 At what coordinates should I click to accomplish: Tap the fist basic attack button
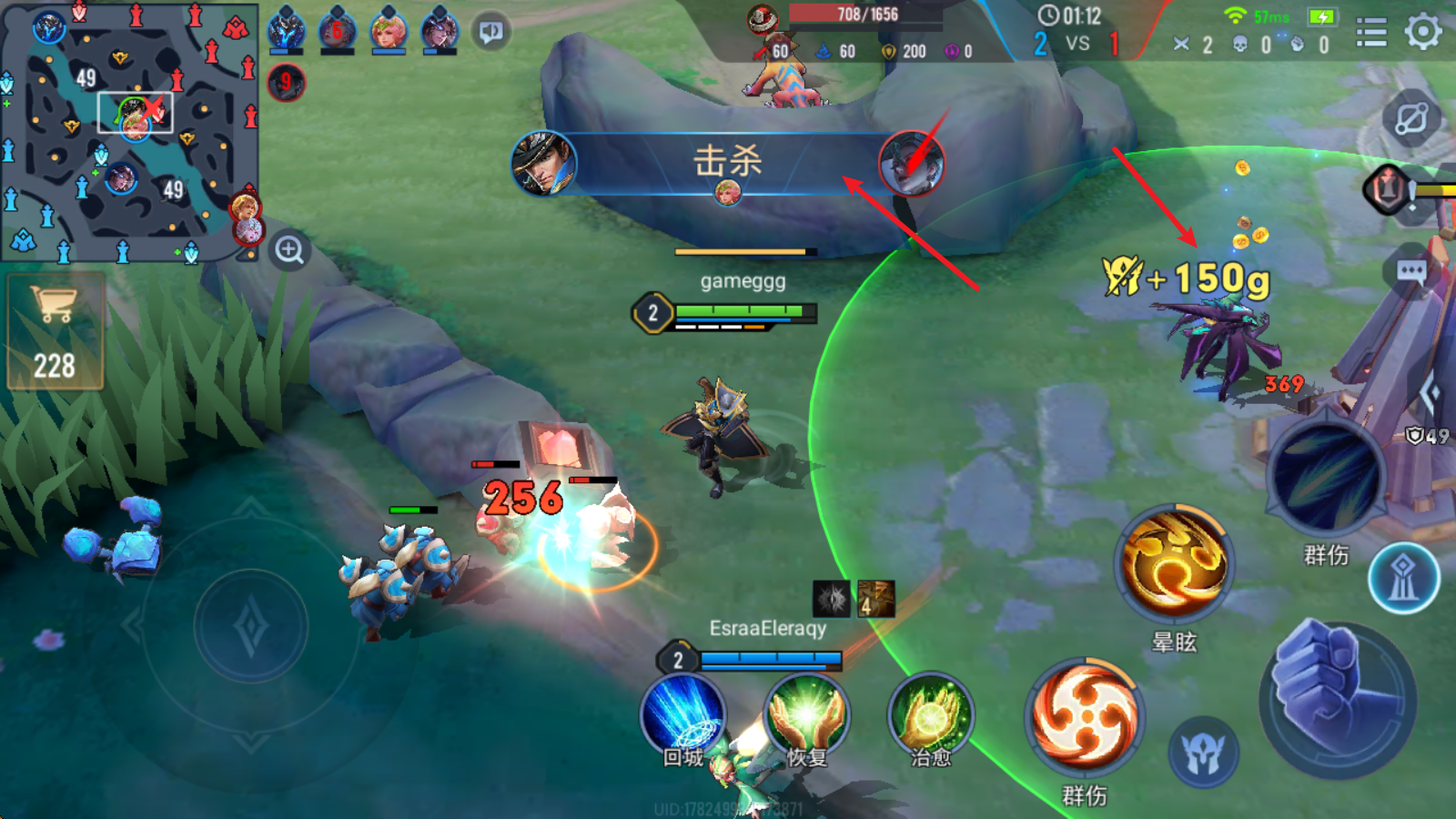click(x=1338, y=696)
